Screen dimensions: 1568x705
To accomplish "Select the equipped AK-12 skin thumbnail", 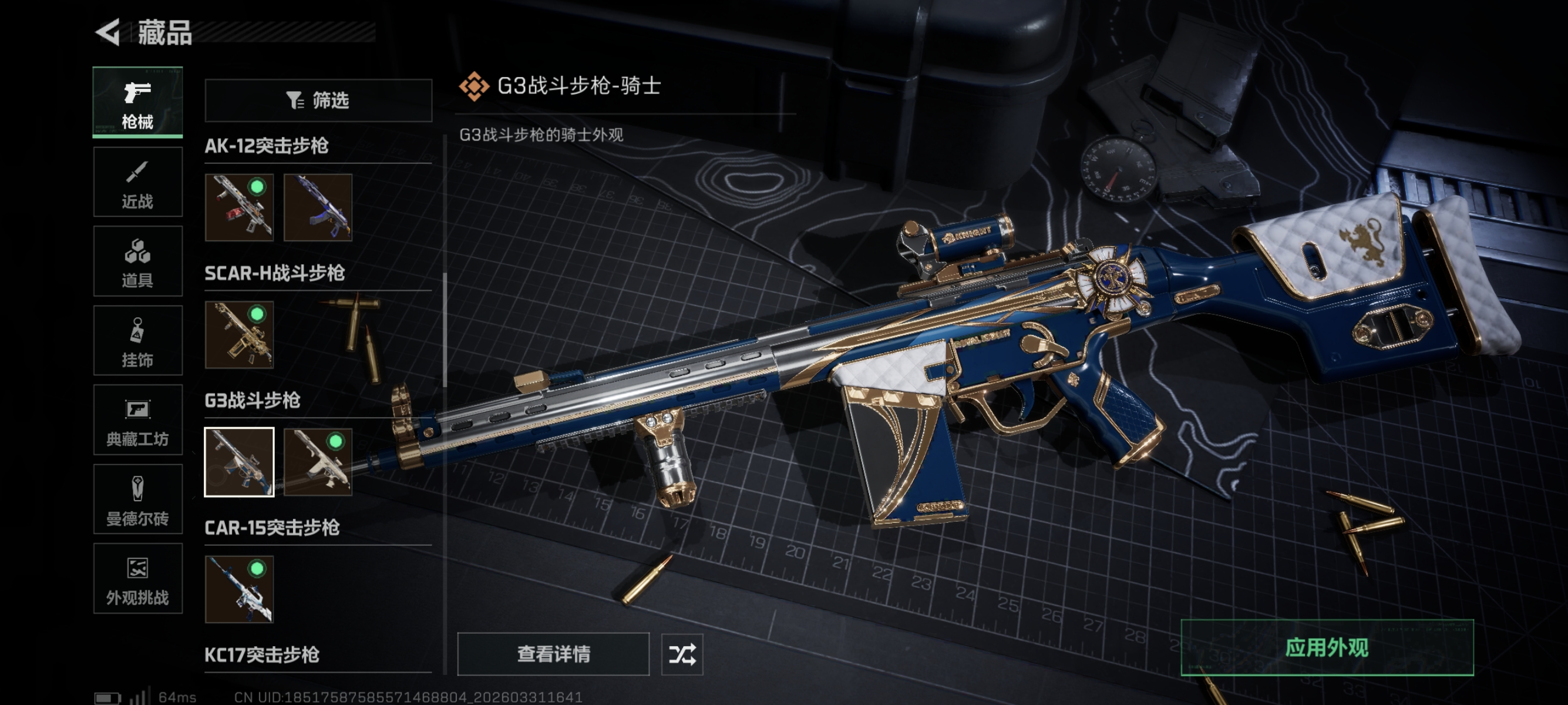I will 239,207.
